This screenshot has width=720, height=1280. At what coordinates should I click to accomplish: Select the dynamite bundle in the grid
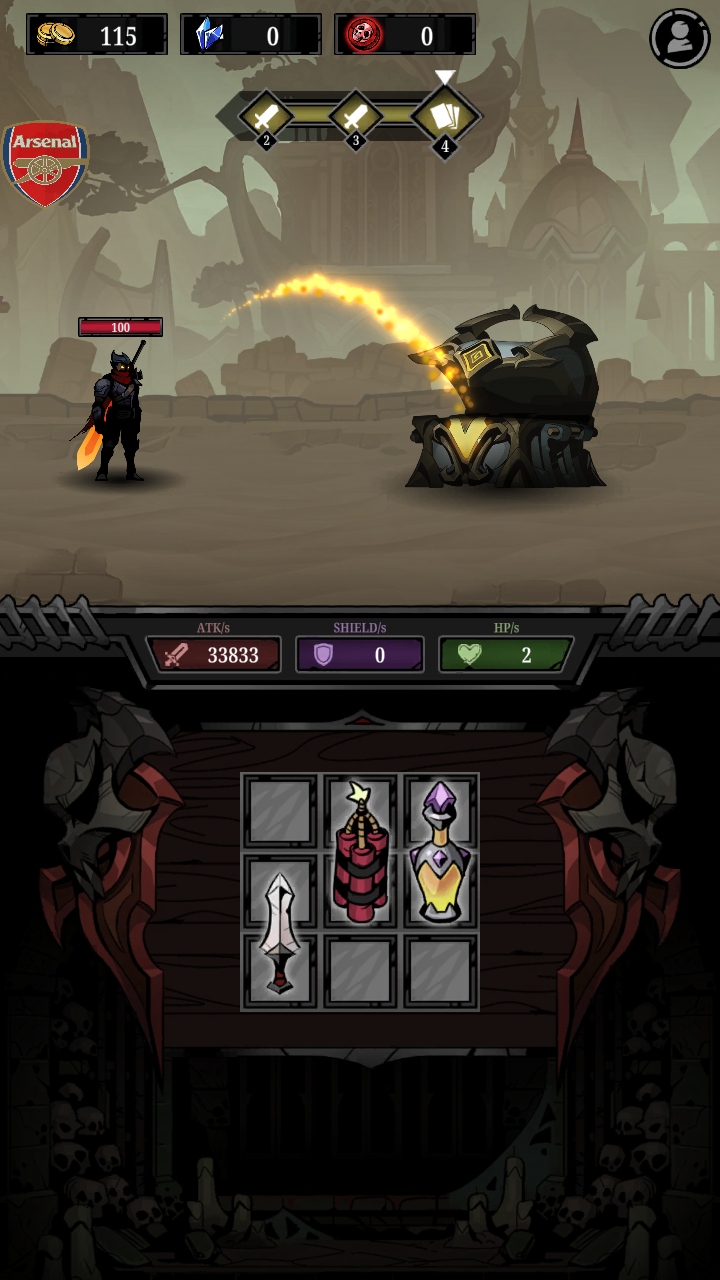click(x=360, y=851)
